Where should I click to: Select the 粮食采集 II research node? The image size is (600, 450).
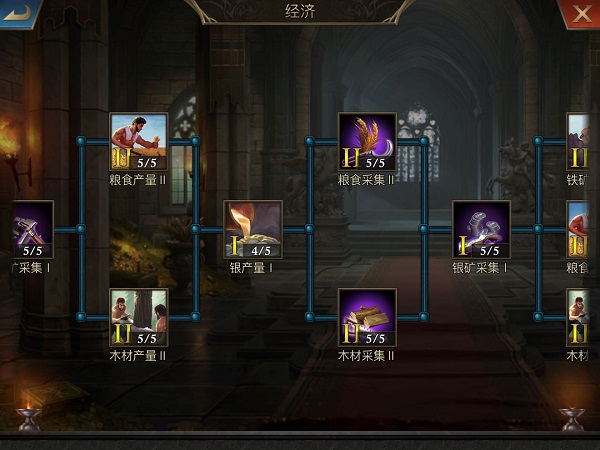(x=367, y=142)
